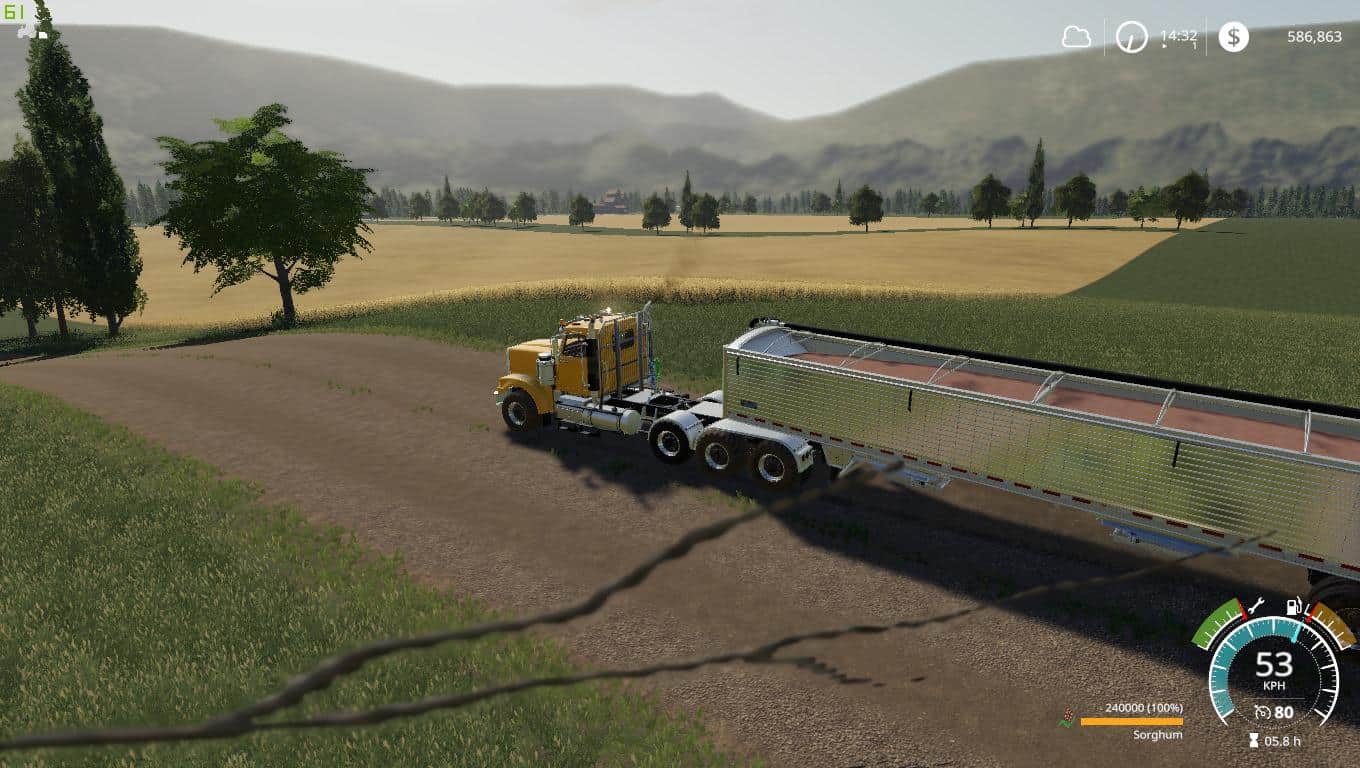Viewport: 1360px width, 768px height.
Task: Toggle cruise control set to 80
Action: pyautogui.click(x=1284, y=712)
